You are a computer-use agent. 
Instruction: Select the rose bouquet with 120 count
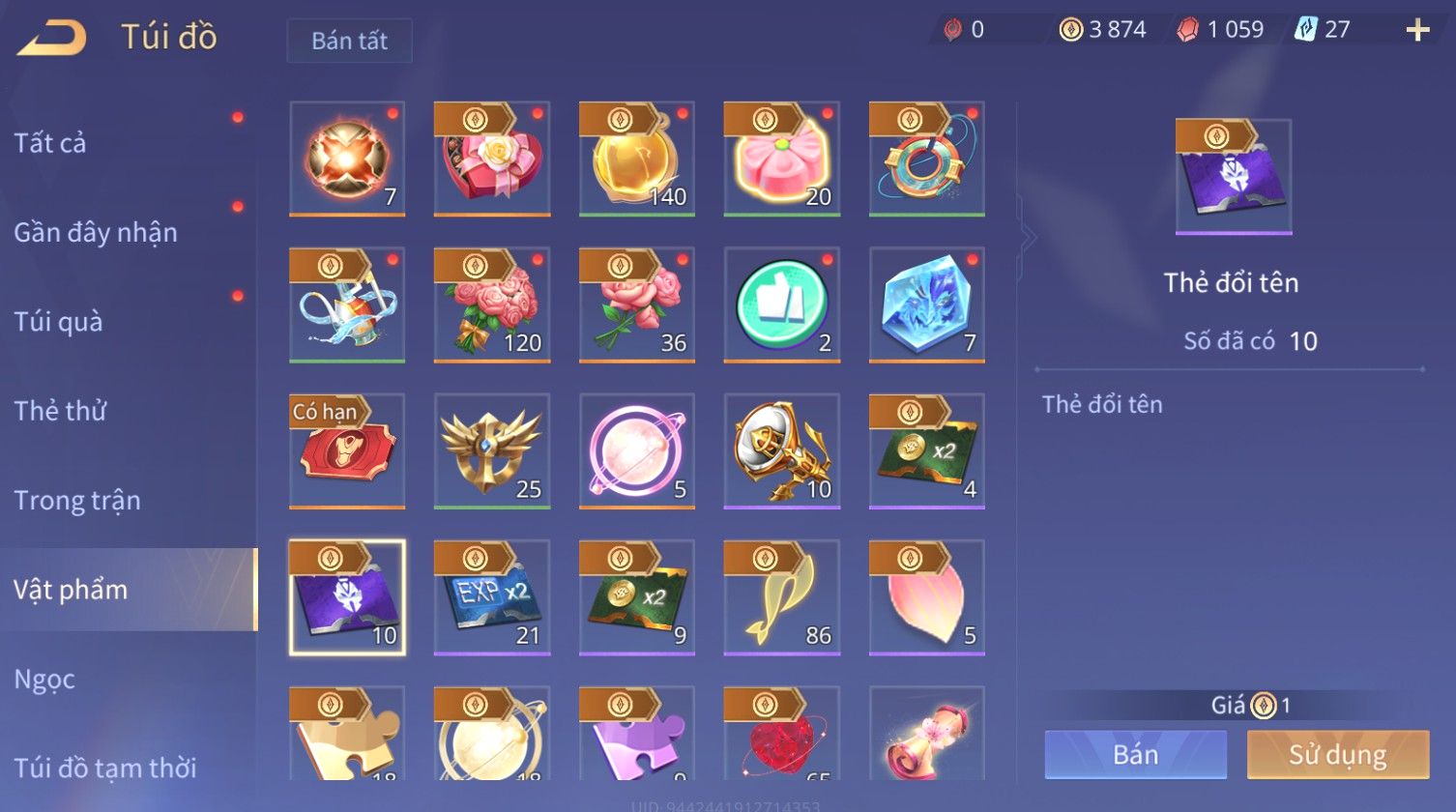(492, 304)
